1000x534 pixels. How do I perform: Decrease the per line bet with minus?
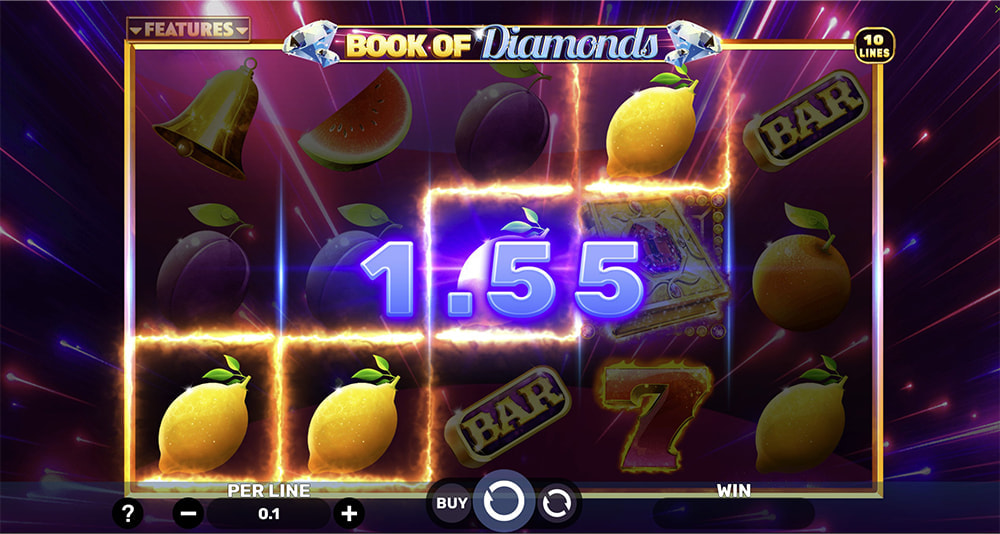[x=188, y=514]
